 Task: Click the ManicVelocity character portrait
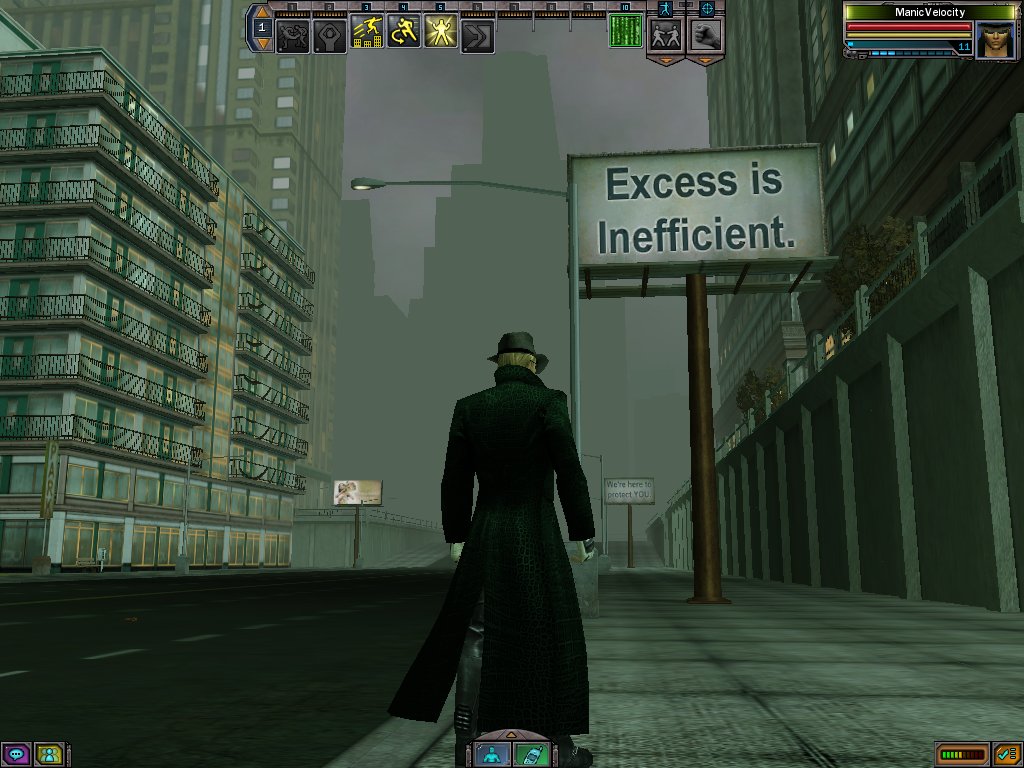click(x=995, y=40)
